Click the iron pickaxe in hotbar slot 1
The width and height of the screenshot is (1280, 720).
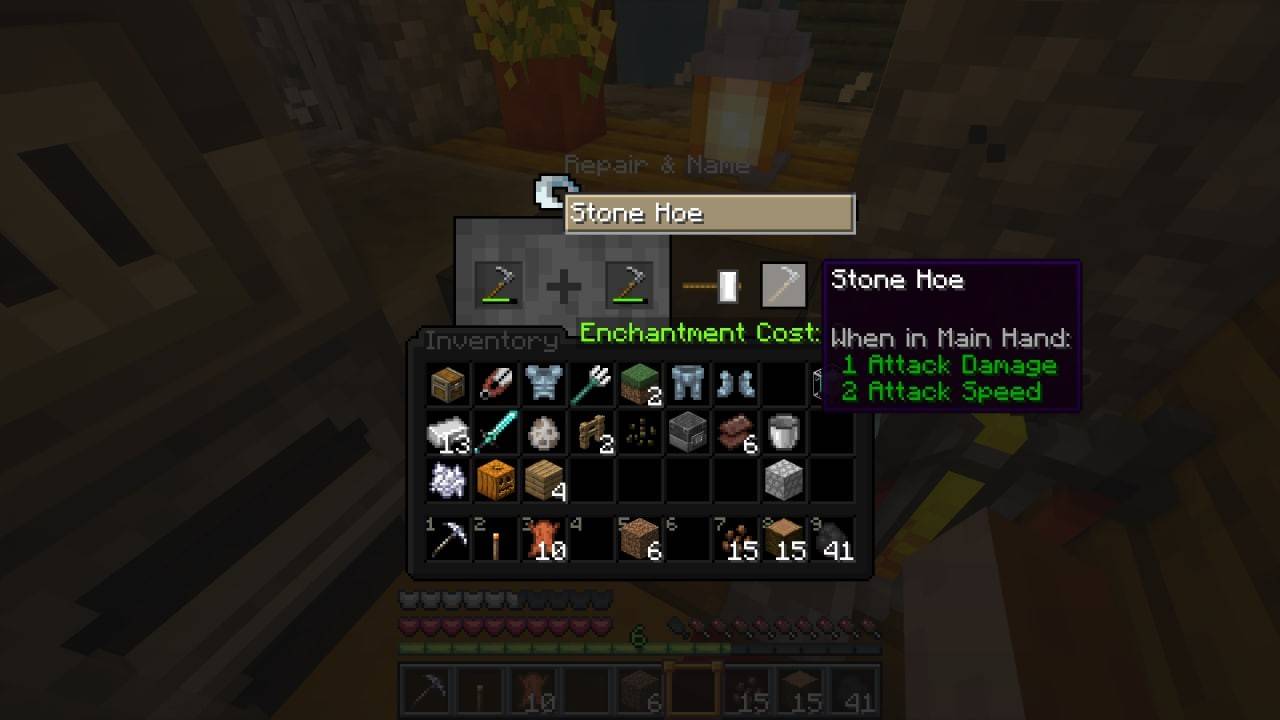[x=447, y=540]
